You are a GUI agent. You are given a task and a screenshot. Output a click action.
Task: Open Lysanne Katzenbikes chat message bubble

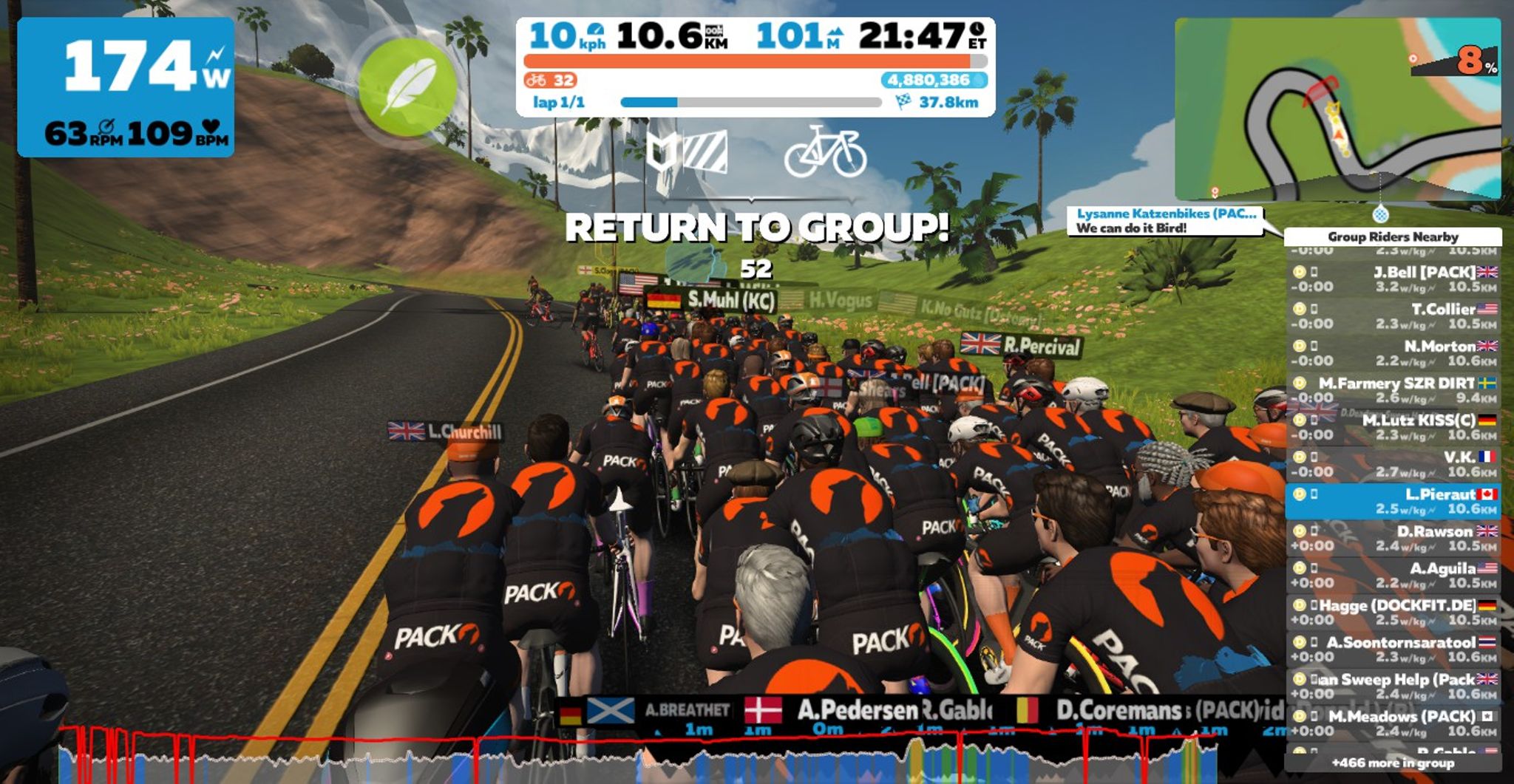point(1165,221)
